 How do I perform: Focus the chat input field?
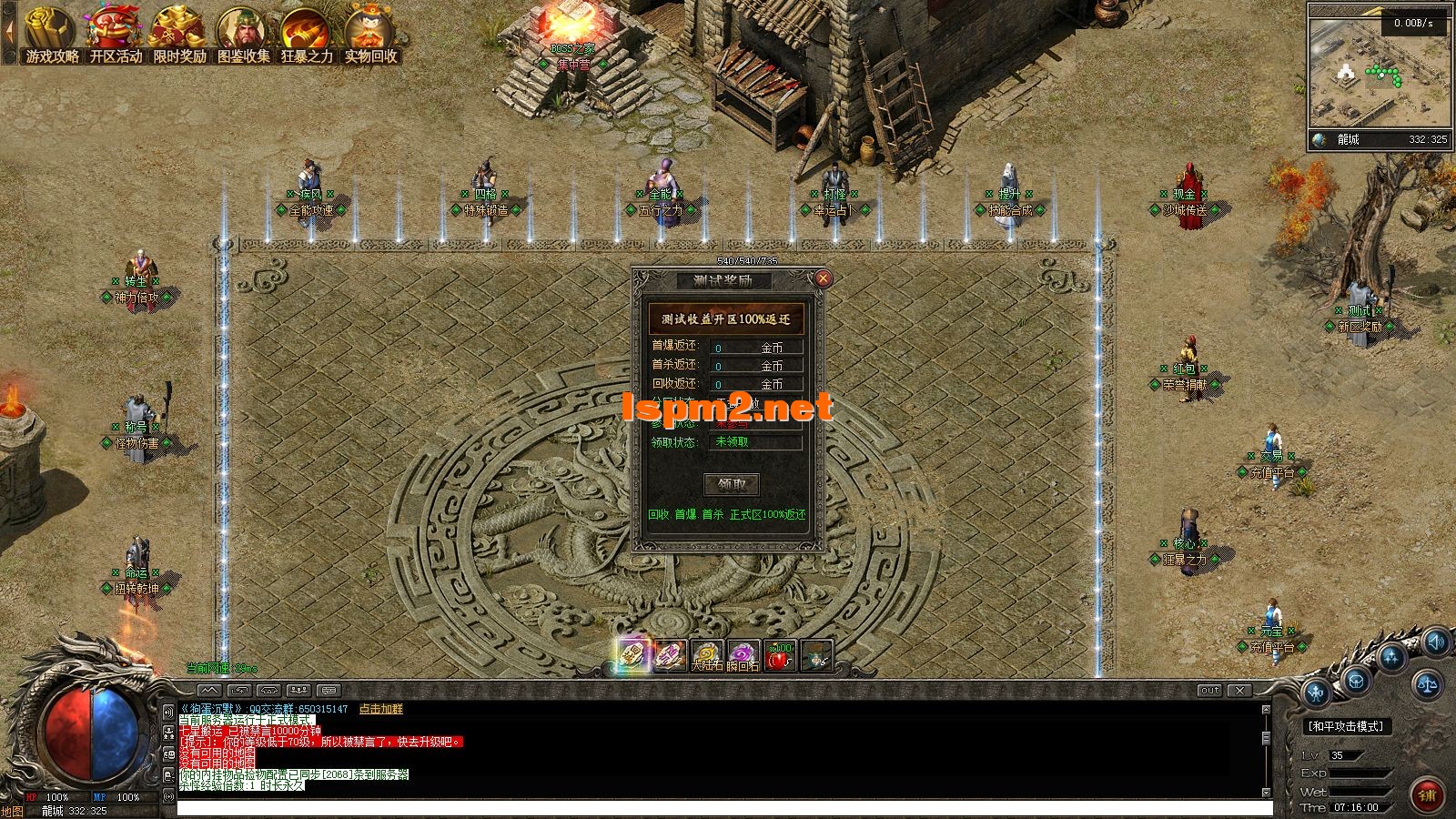click(723, 808)
